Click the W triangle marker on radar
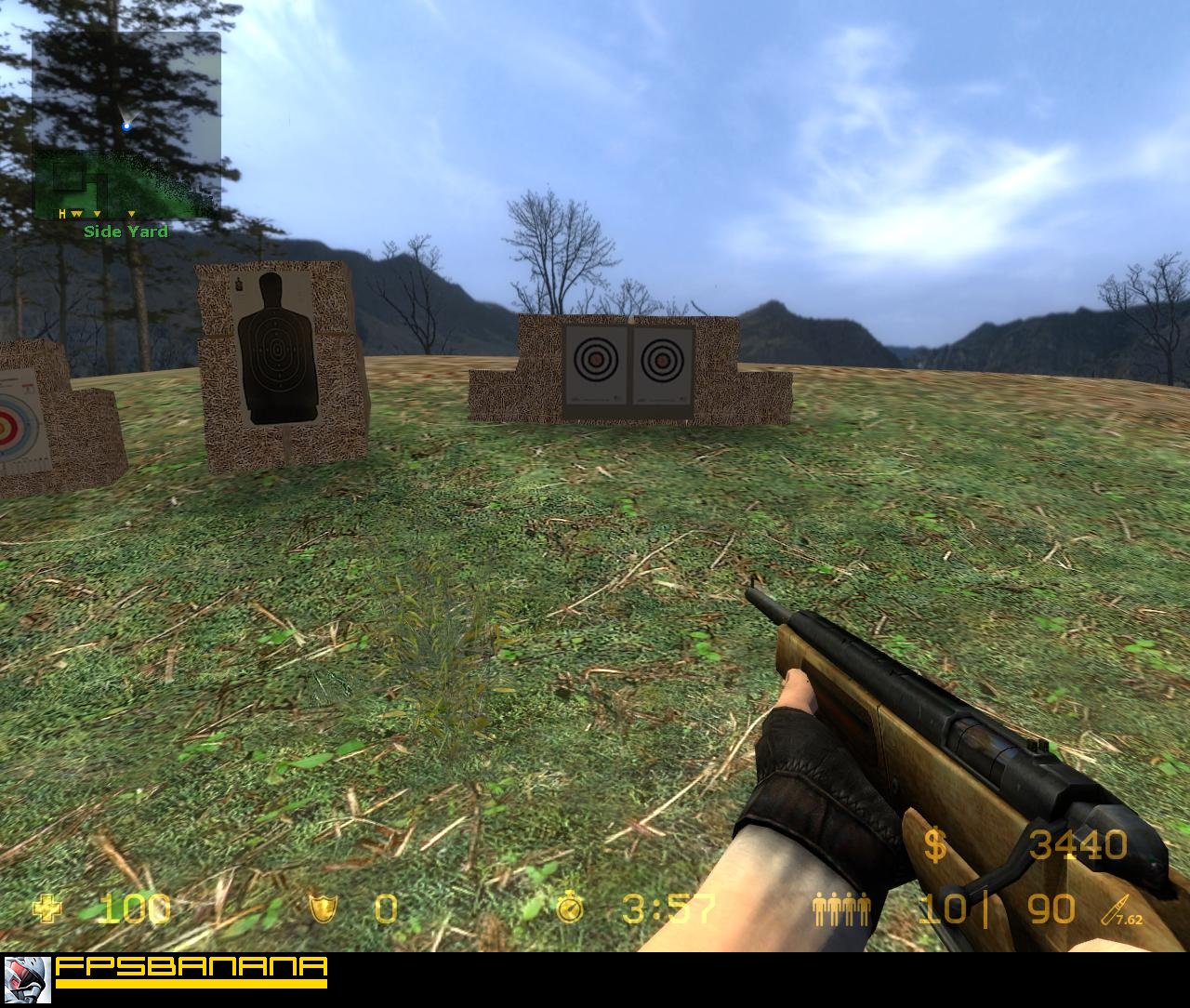Viewport: 1190px width, 1008px height. click(x=74, y=212)
